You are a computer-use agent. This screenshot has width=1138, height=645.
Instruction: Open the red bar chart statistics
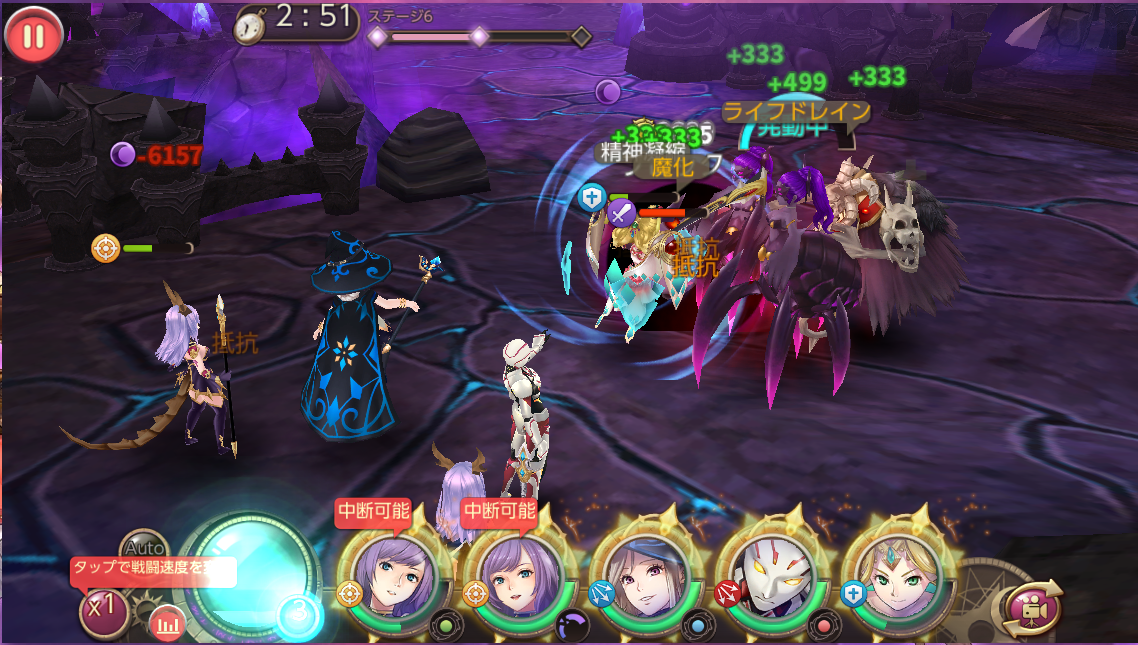pyautogui.click(x=168, y=625)
